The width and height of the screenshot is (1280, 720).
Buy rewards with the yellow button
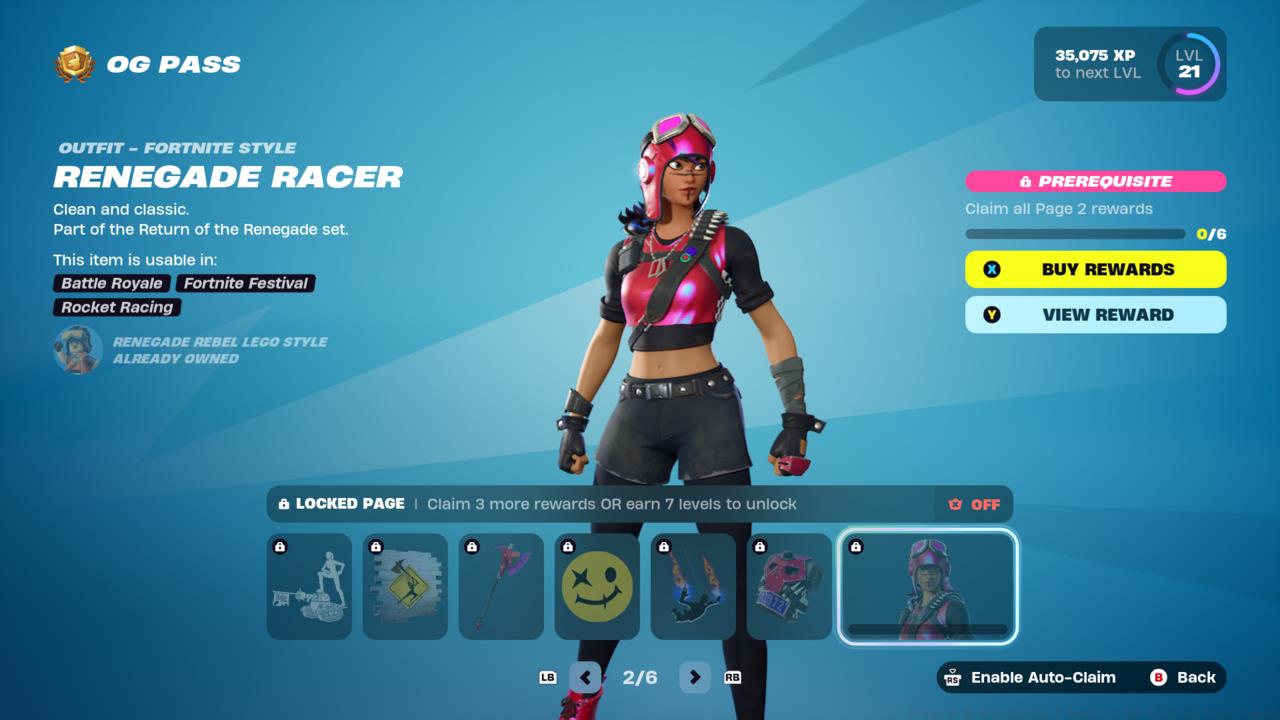click(x=1095, y=269)
